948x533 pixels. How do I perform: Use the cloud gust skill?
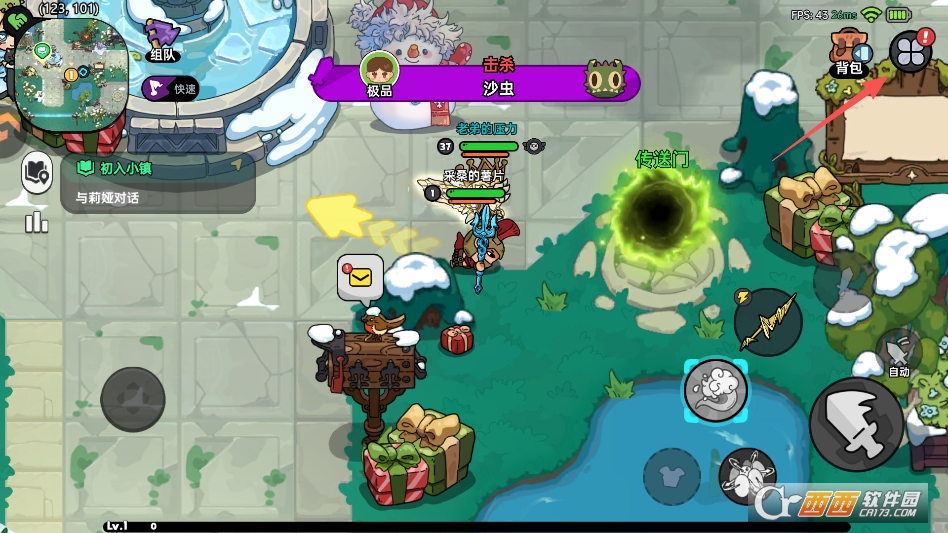pos(716,390)
